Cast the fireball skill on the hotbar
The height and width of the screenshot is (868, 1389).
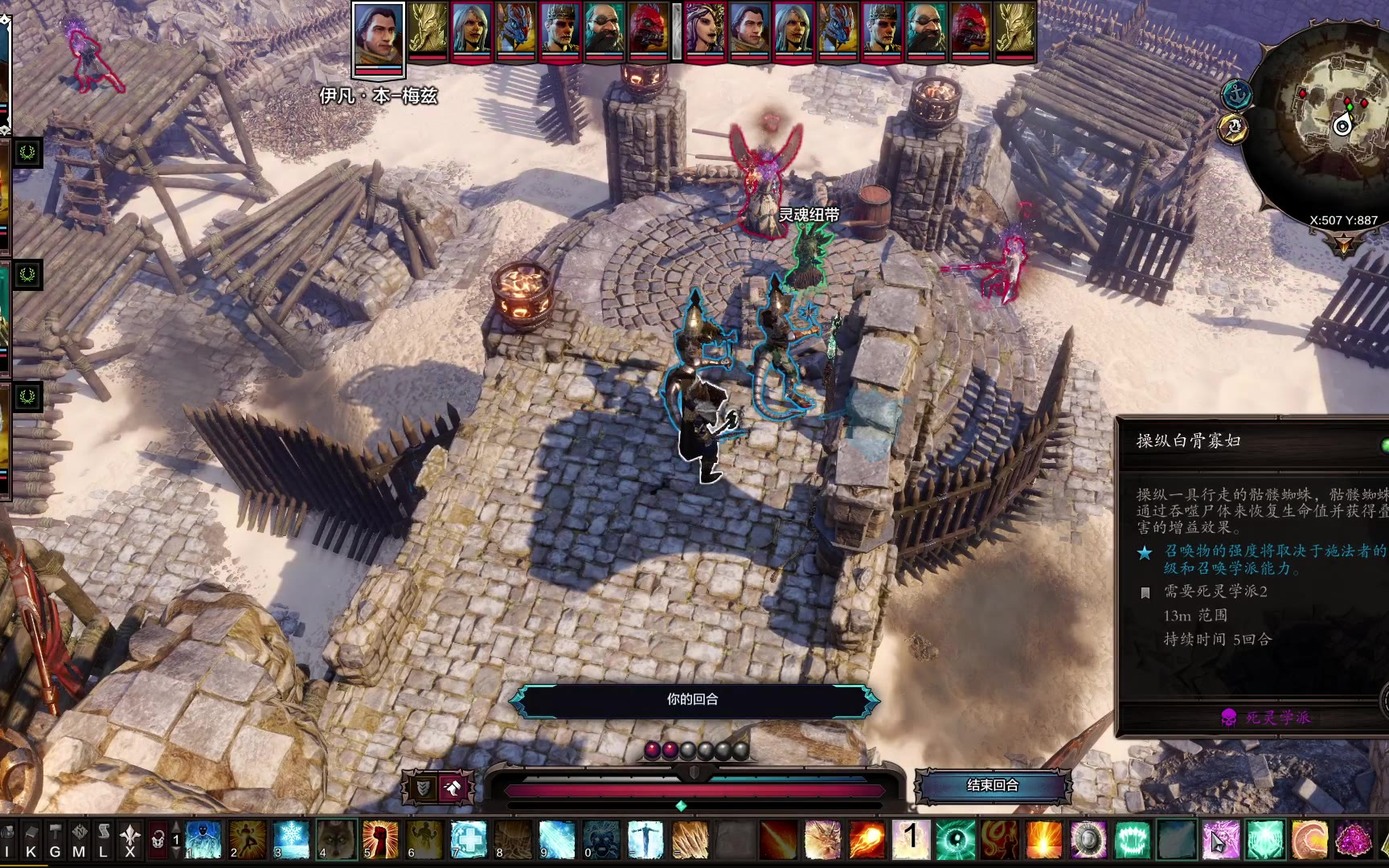(x=867, y=840)
